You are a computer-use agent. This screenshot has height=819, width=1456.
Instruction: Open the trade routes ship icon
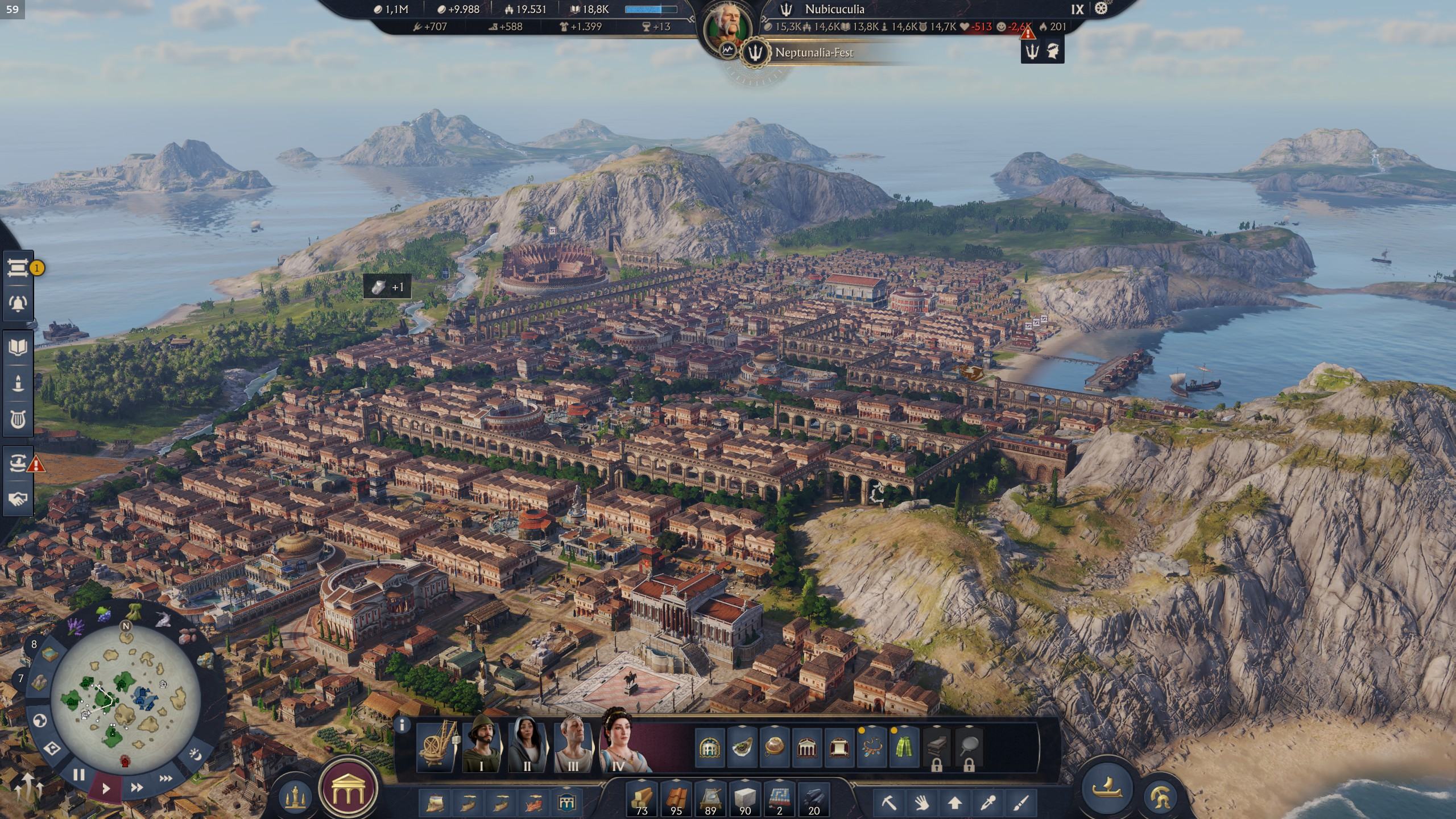pos(18,464)
